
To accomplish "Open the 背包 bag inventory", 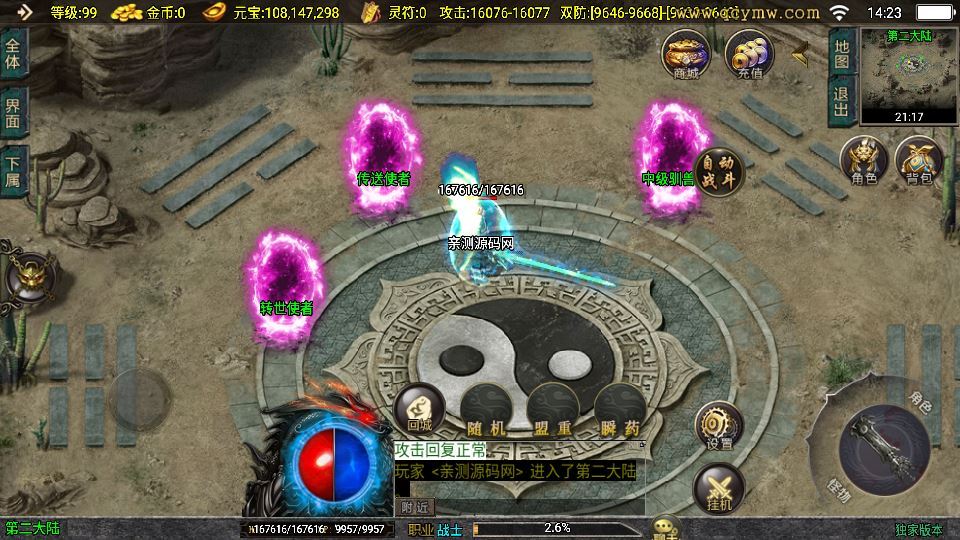I will [x=918, y=160].
